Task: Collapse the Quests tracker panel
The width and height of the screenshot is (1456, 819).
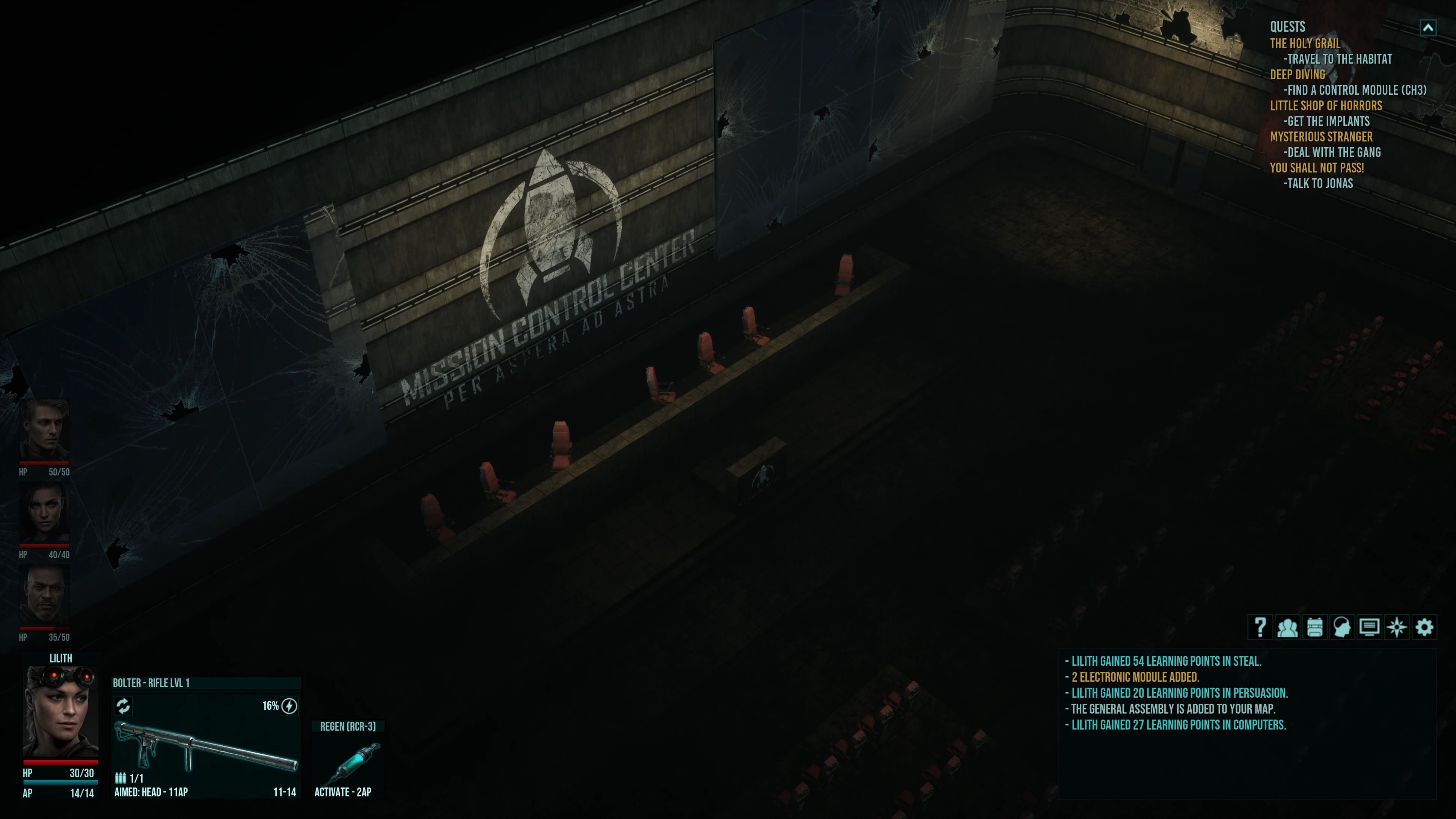Action: (x=1428, y=28)
